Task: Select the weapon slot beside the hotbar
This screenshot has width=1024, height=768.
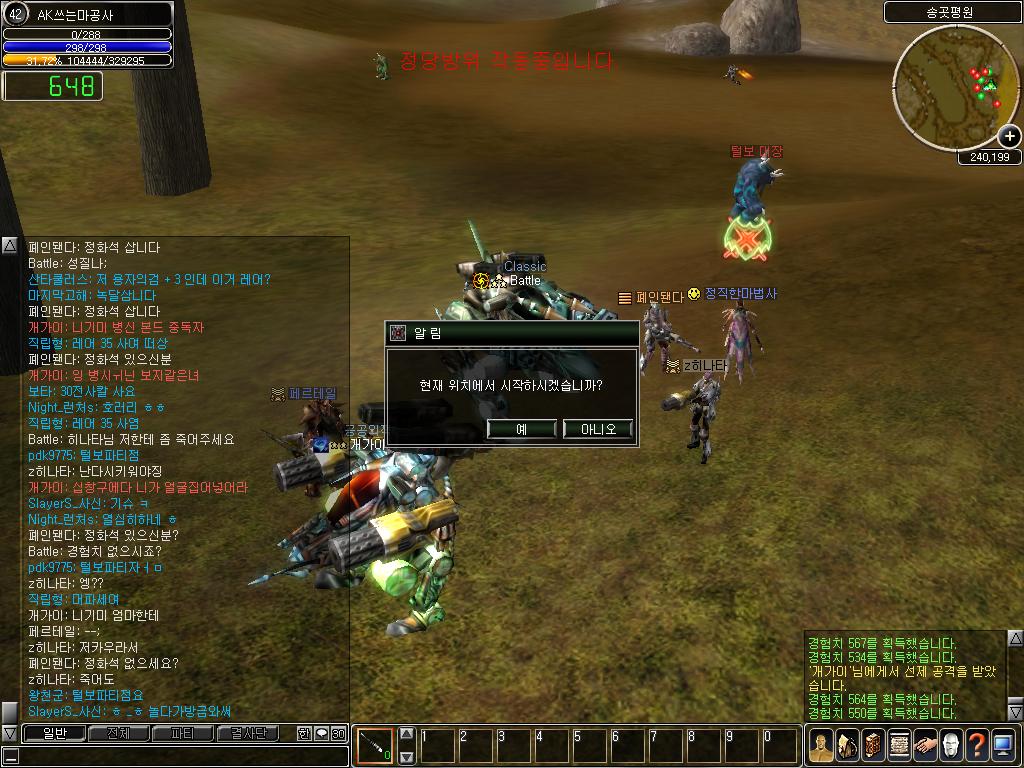Action: 375,745
